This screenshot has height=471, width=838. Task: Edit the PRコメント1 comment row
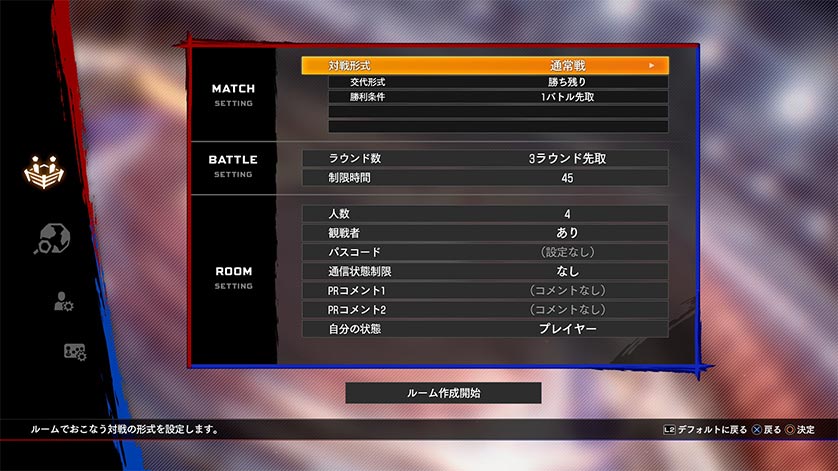coord(484,290)
